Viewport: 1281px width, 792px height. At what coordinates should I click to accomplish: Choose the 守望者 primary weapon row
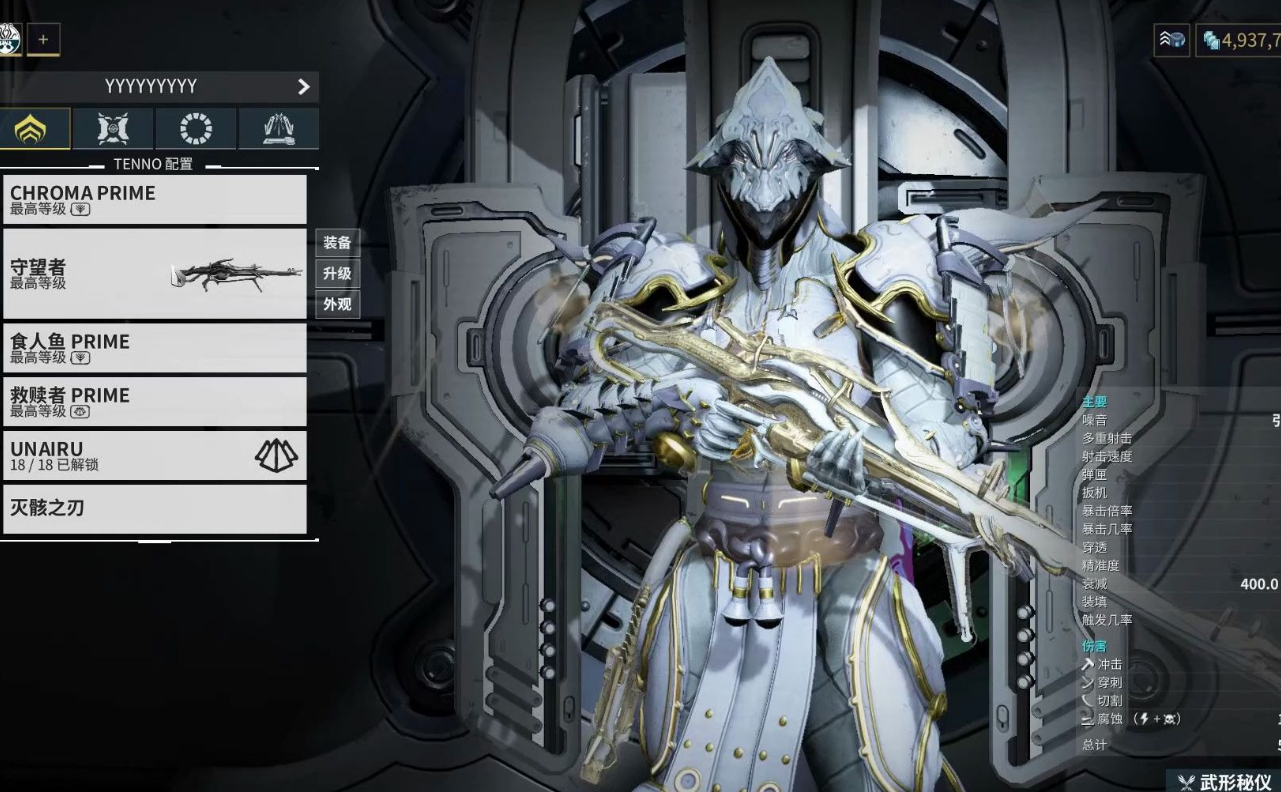click(155, 273)
